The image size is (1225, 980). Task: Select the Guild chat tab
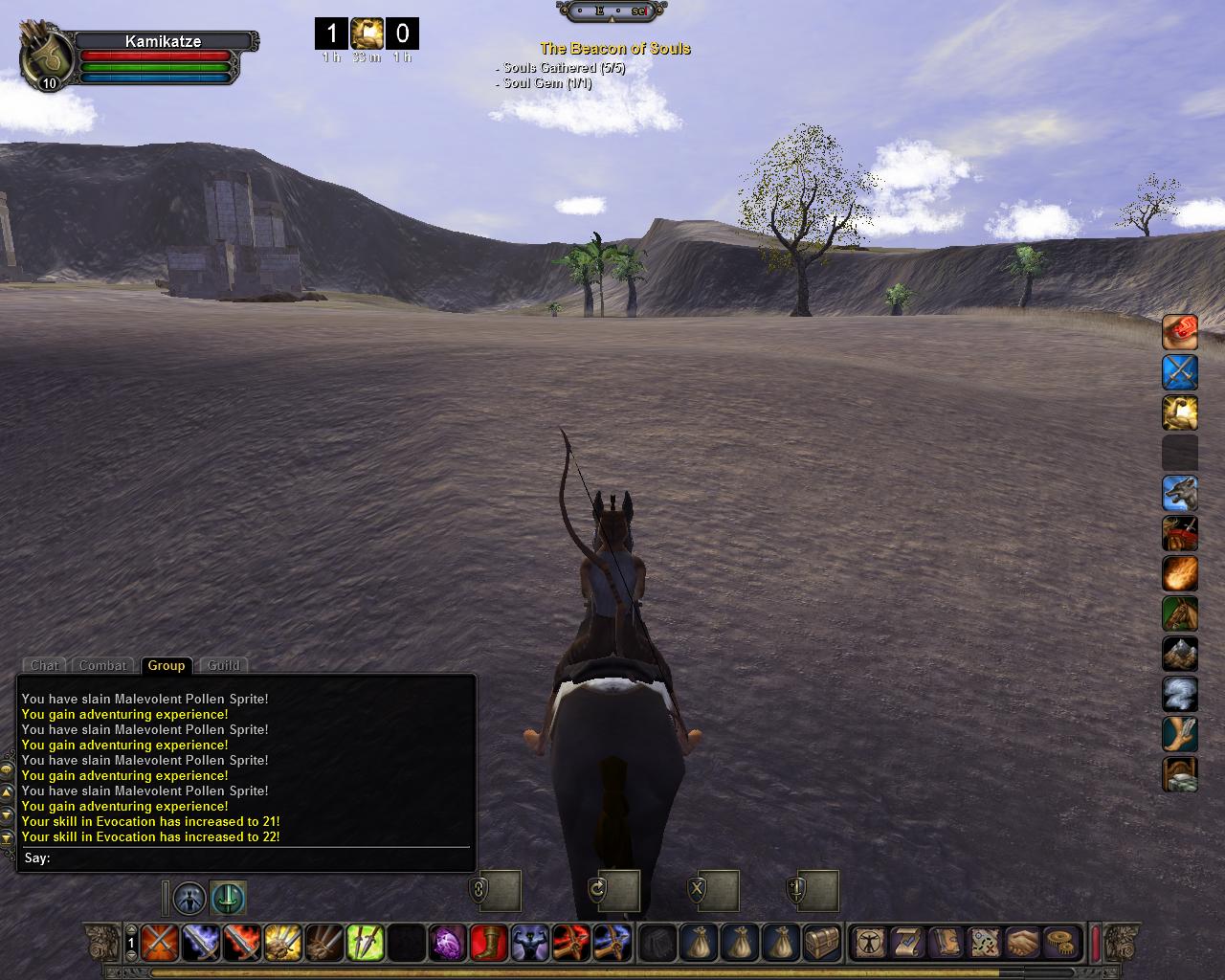pyautogui.click(x=224, y=665)
